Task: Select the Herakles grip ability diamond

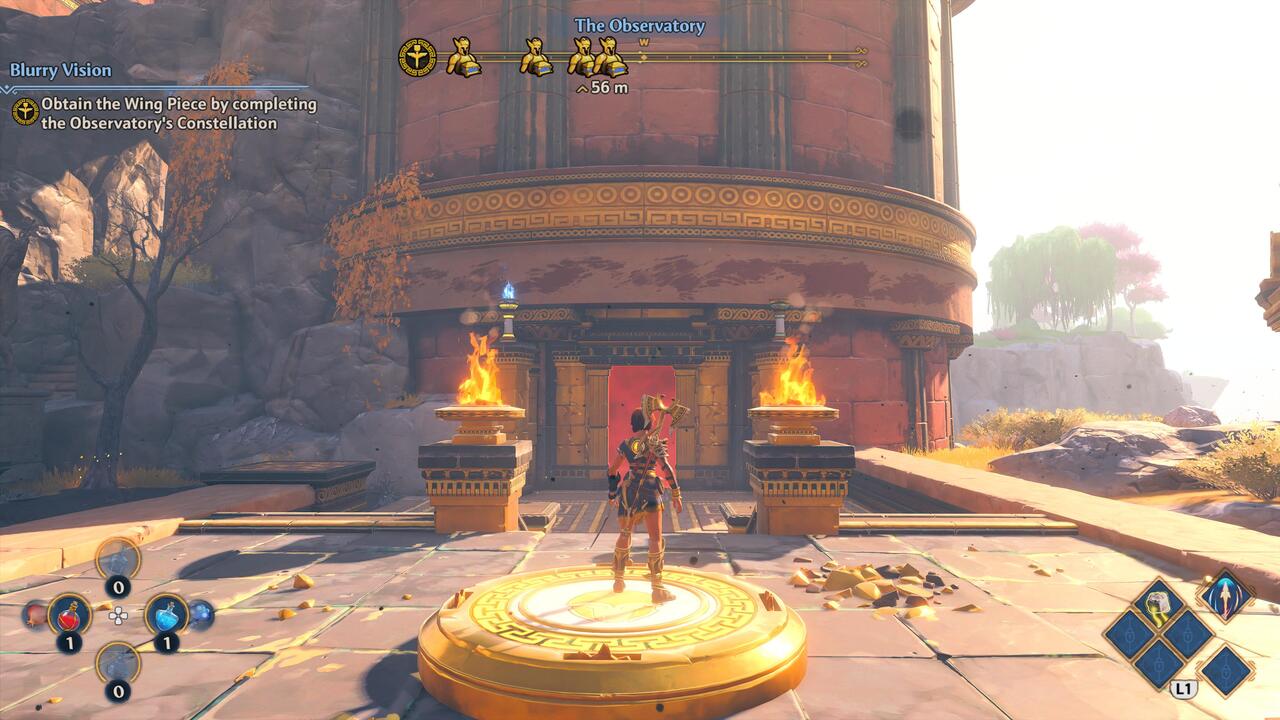Action: tap(1157, 601)
